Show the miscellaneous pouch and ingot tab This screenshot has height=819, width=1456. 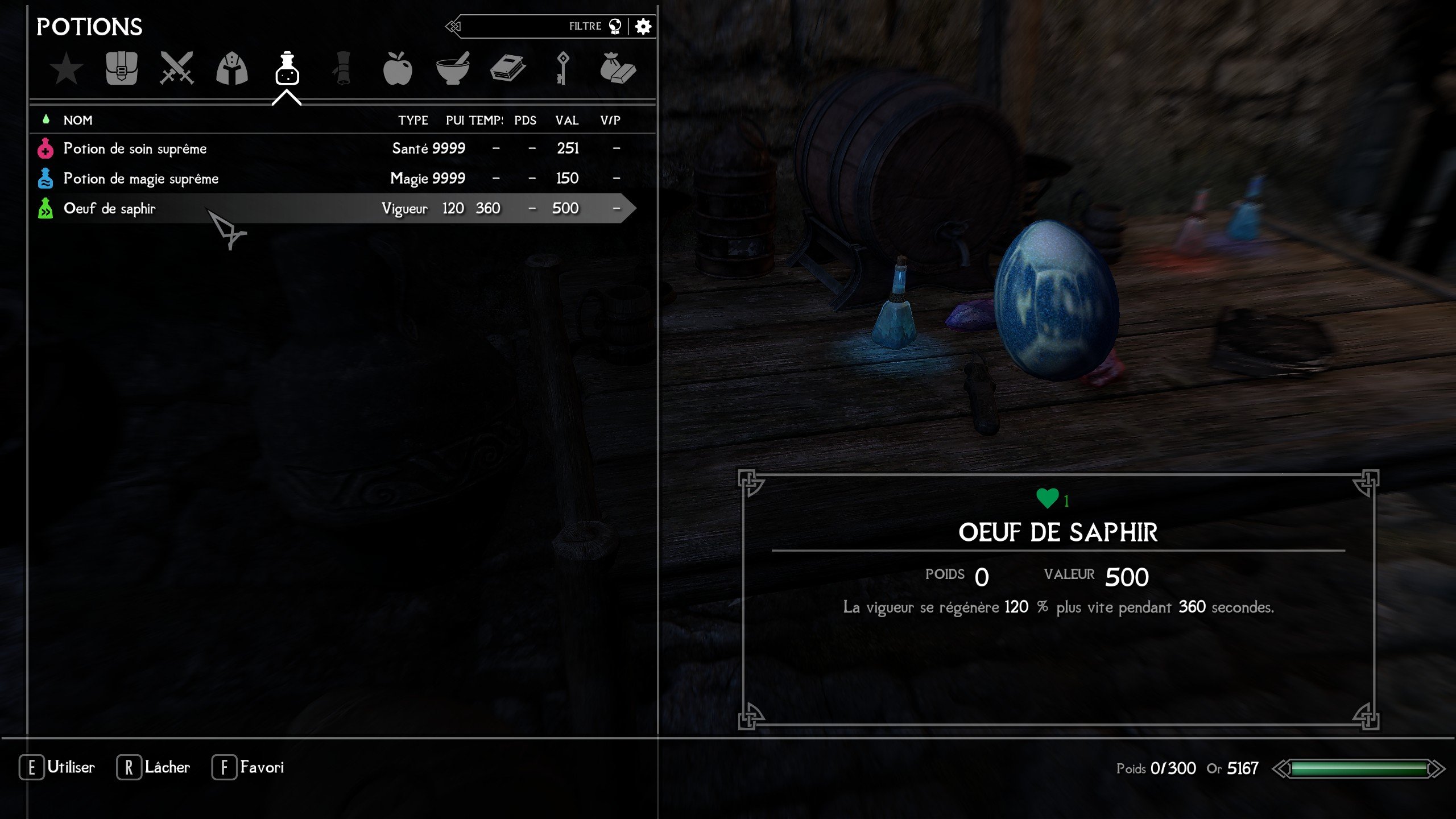618,69
